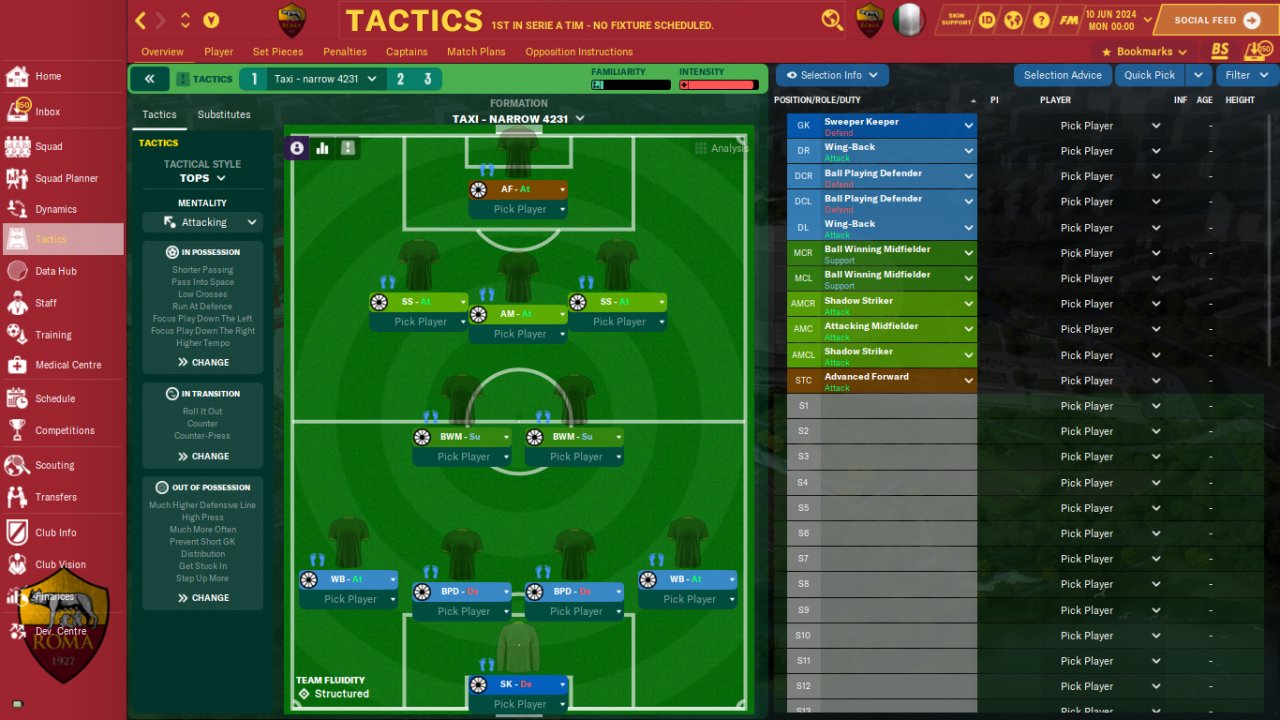Open the Bookmarks menu
The height and width of the screenshot is (720, 1280).
1144,52
